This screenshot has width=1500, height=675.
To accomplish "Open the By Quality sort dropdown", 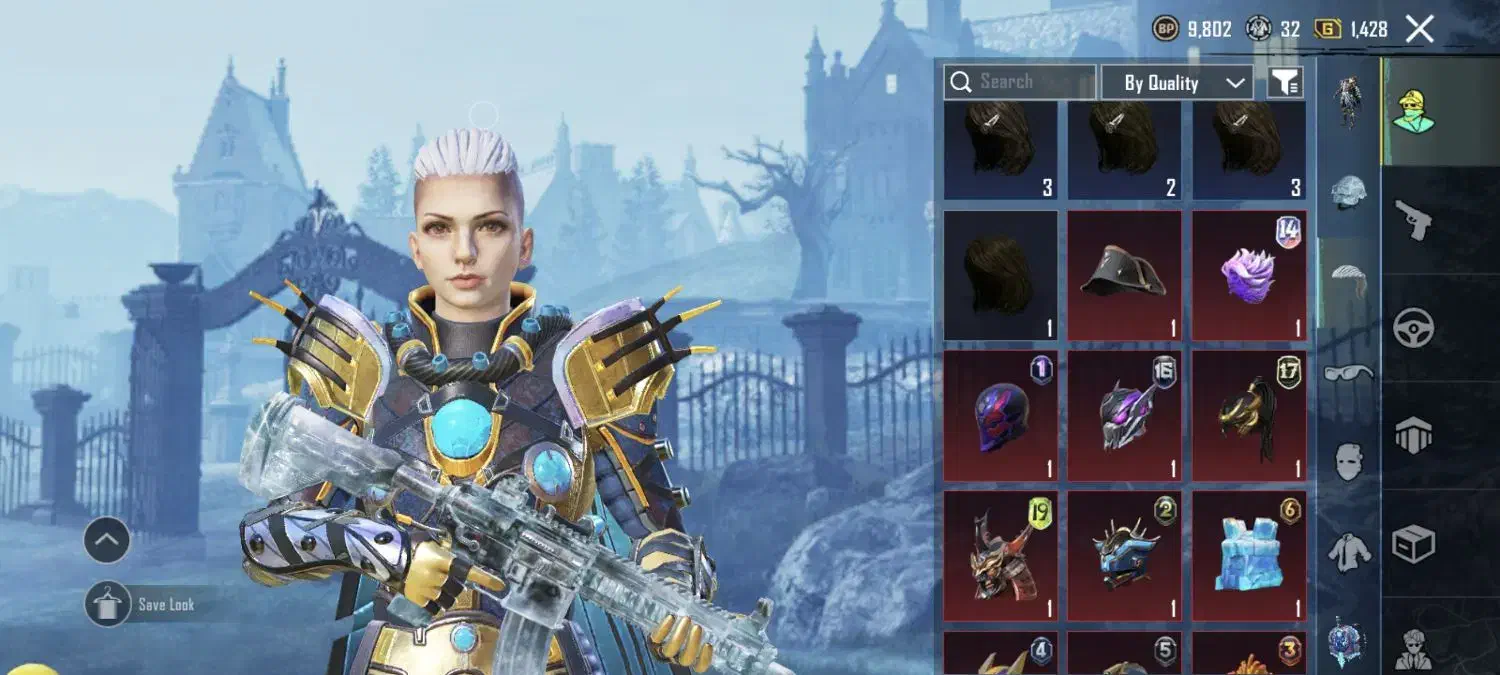I will (1176, 82).
